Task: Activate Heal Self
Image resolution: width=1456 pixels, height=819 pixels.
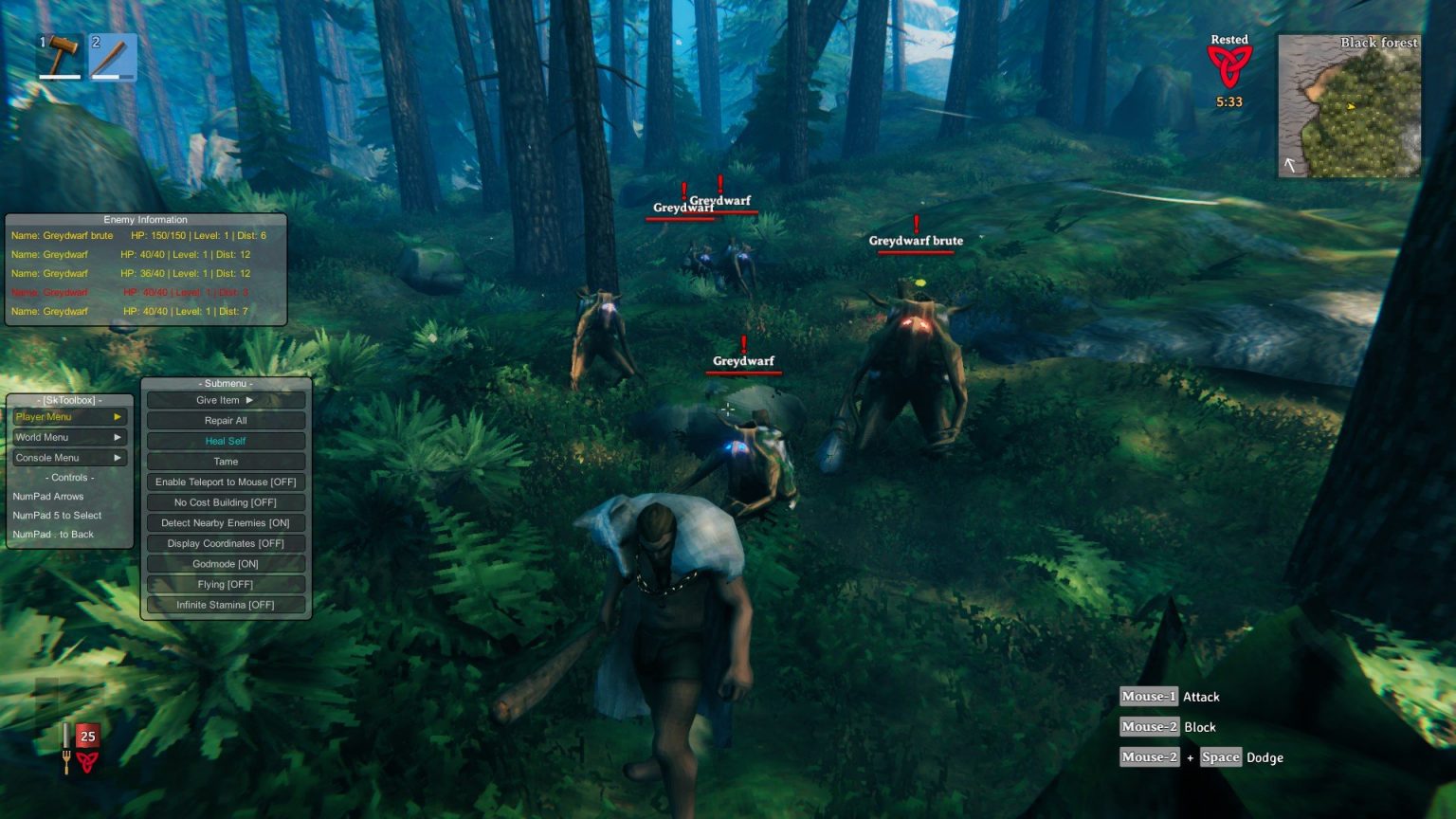Action: [225, 441]
